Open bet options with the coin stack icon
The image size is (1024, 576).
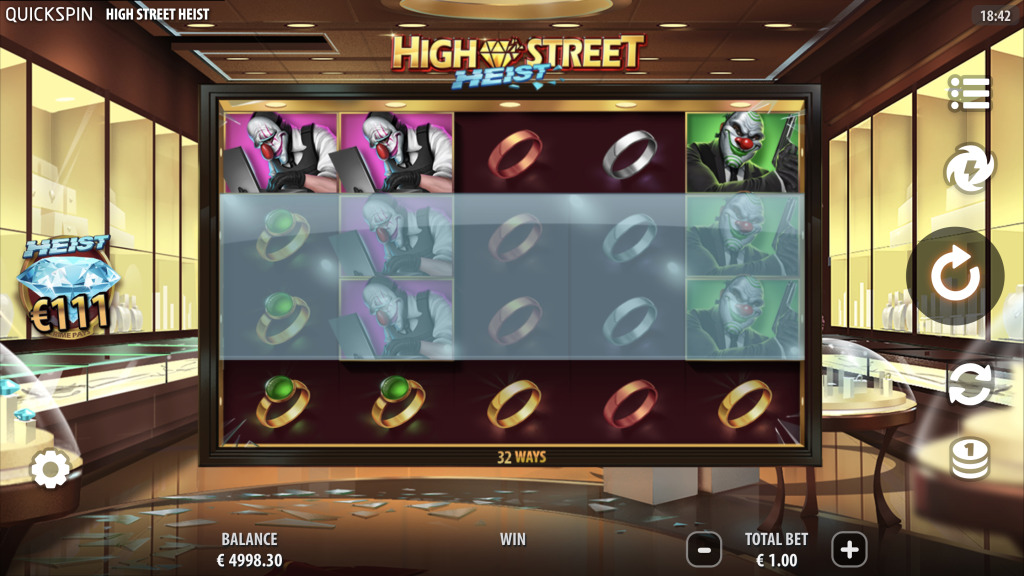968,459
